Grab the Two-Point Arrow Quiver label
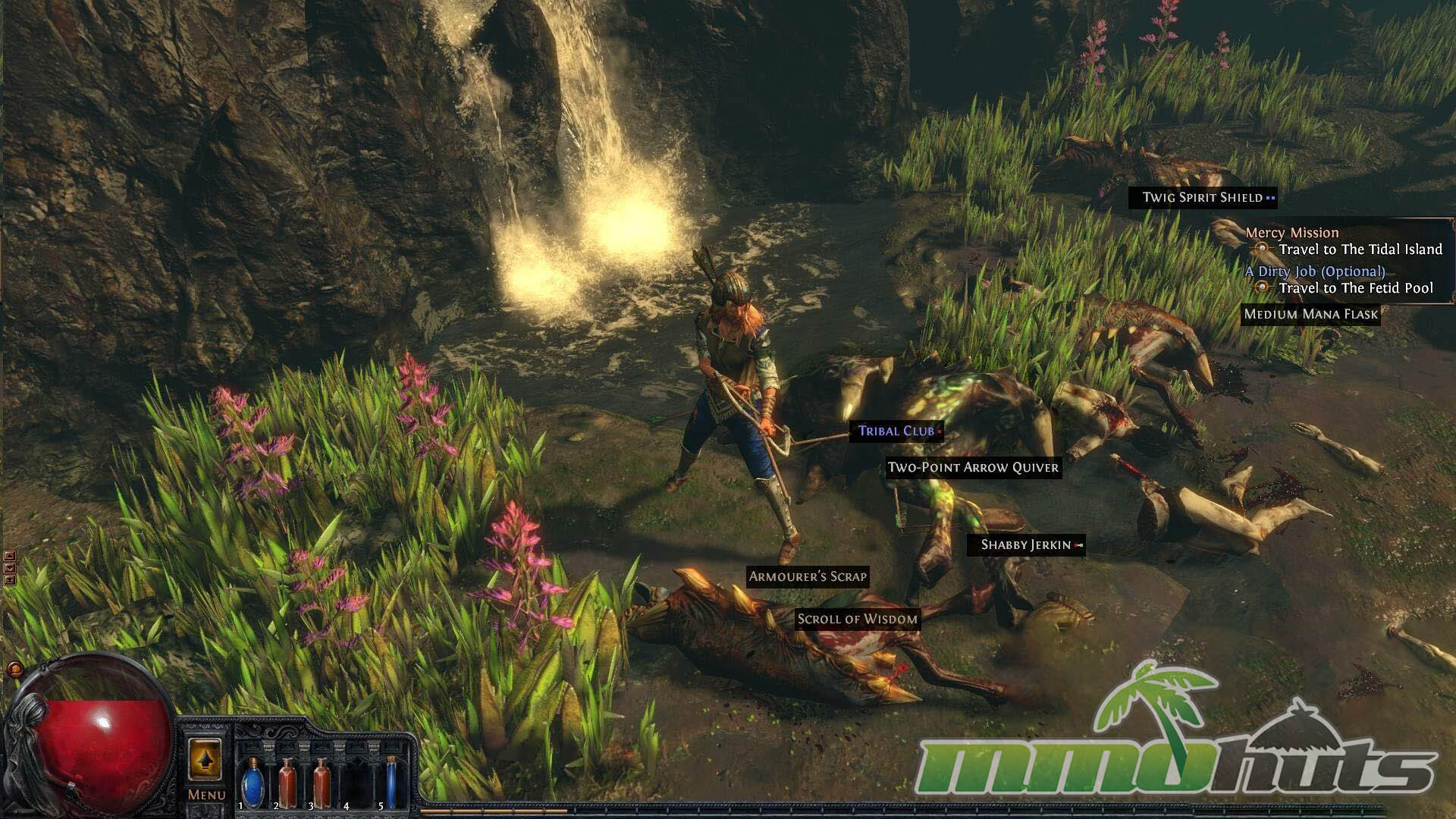Screen dimensions: 1456x819 (x=973, y=468)
